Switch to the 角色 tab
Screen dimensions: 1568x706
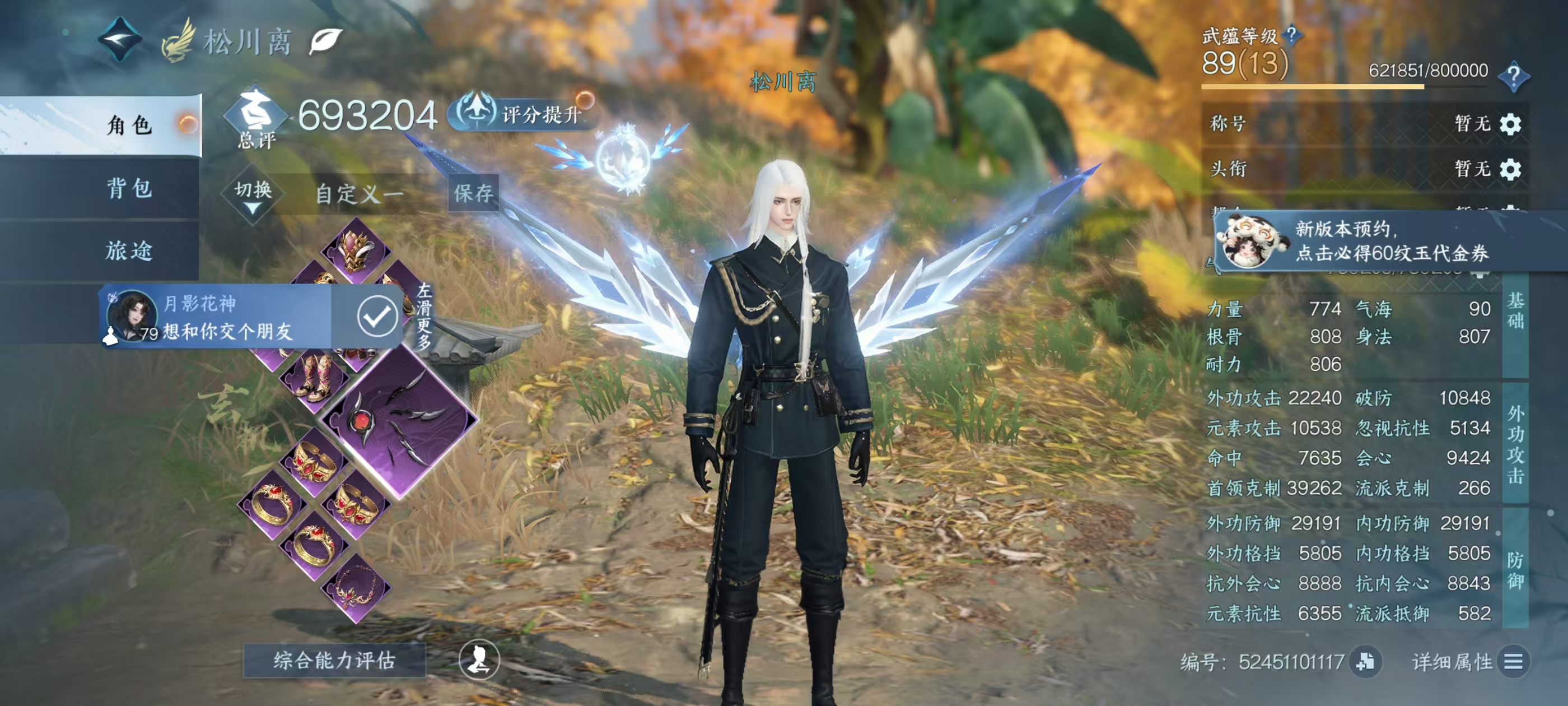(129, 125)
